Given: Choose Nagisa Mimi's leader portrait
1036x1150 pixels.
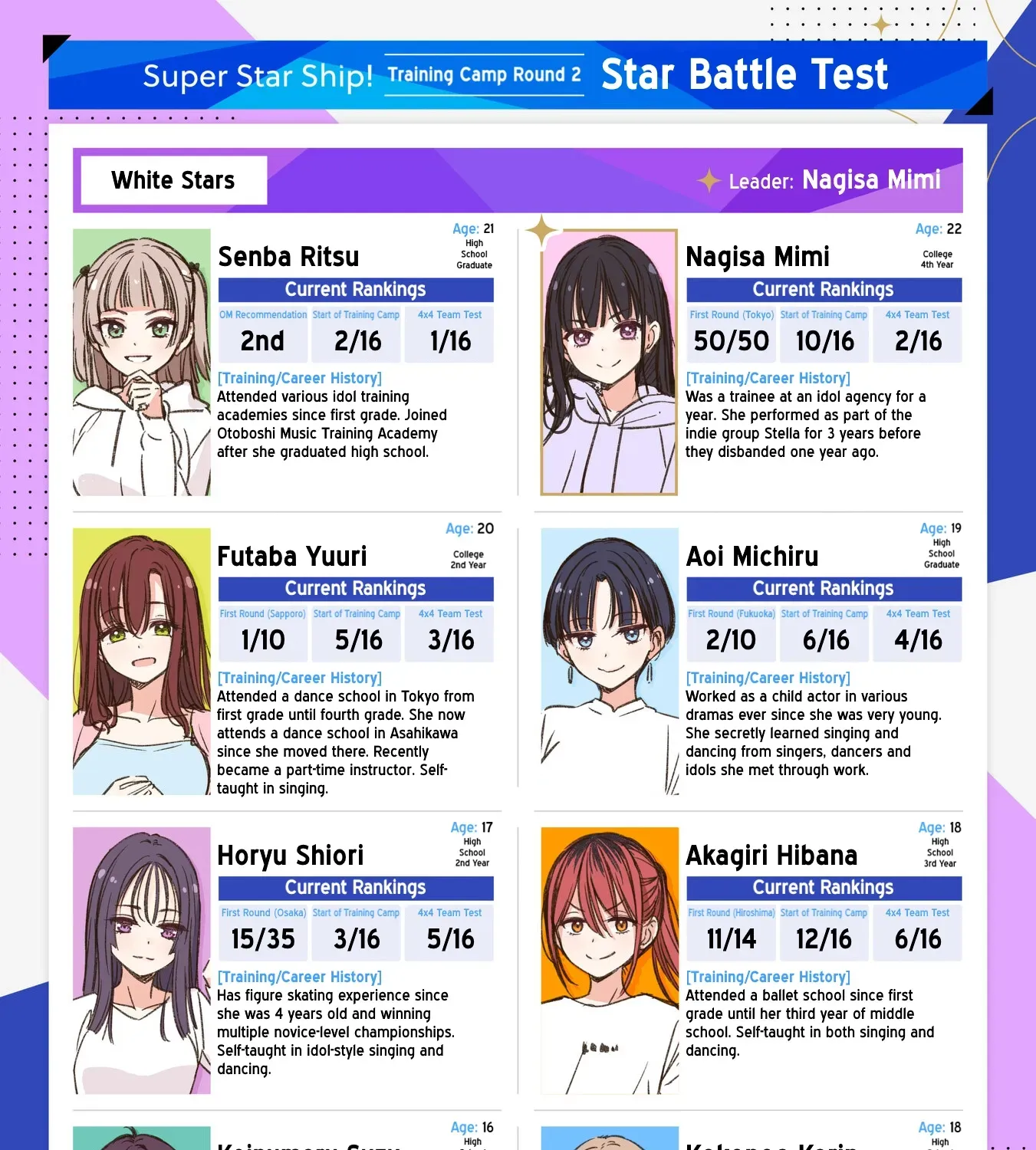Looking at the screenshot, I should tap(609, 362).
